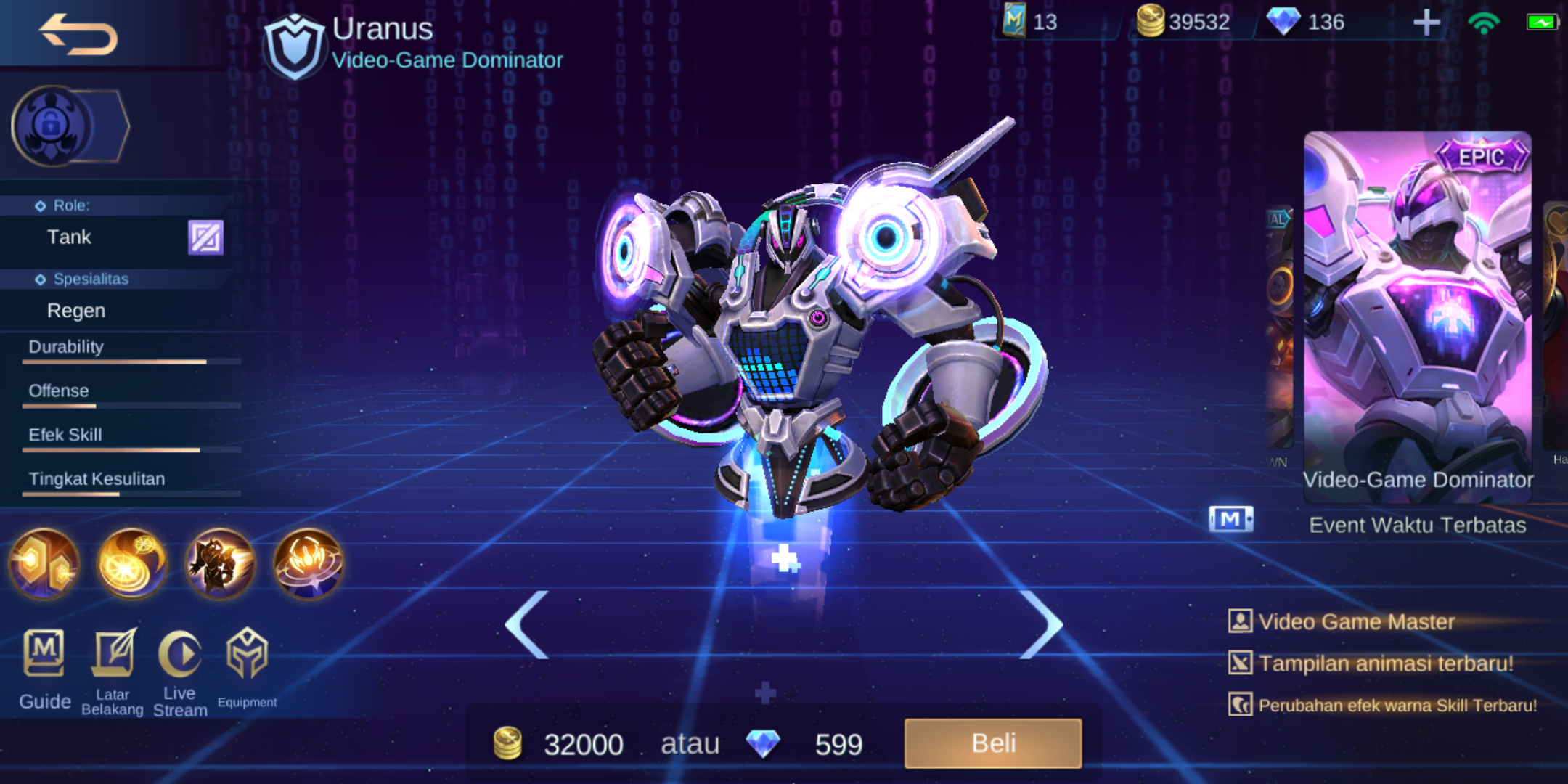Image resolution: width=1568 pixels, height=784 pixels.
Task: Go back with the return arrow
Action: tap(76, 34)
